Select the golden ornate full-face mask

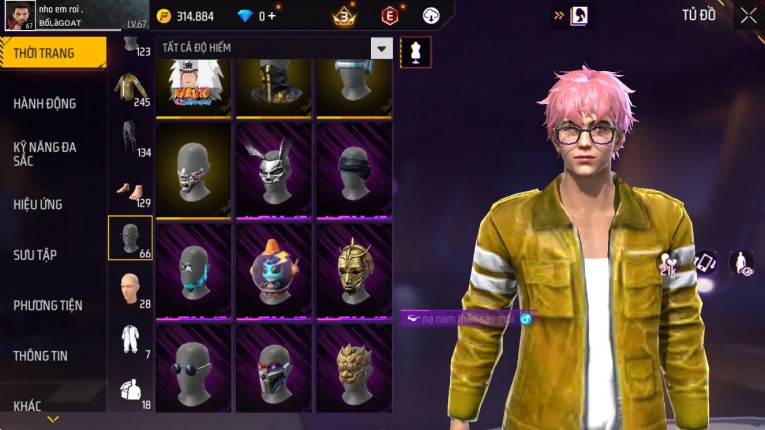(354, 269)
